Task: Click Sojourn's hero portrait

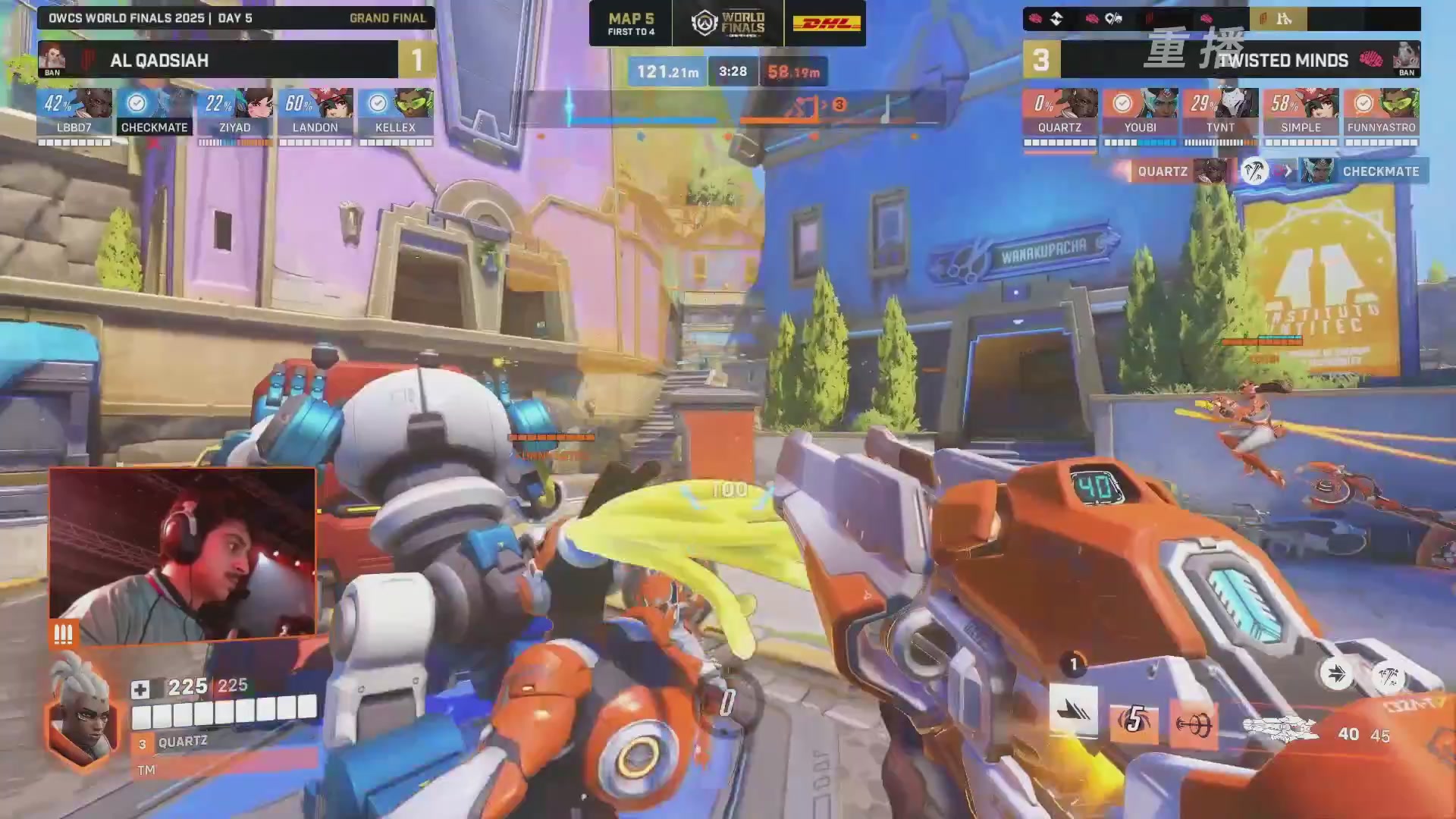Action: (x=82, y=717)
